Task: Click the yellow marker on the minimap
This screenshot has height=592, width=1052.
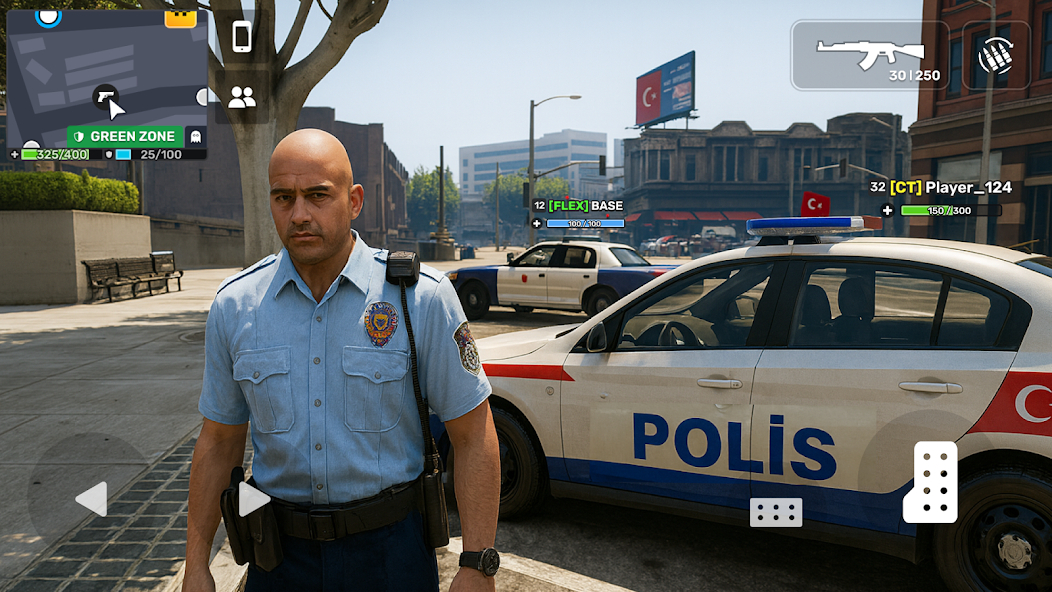Action: 181,16
